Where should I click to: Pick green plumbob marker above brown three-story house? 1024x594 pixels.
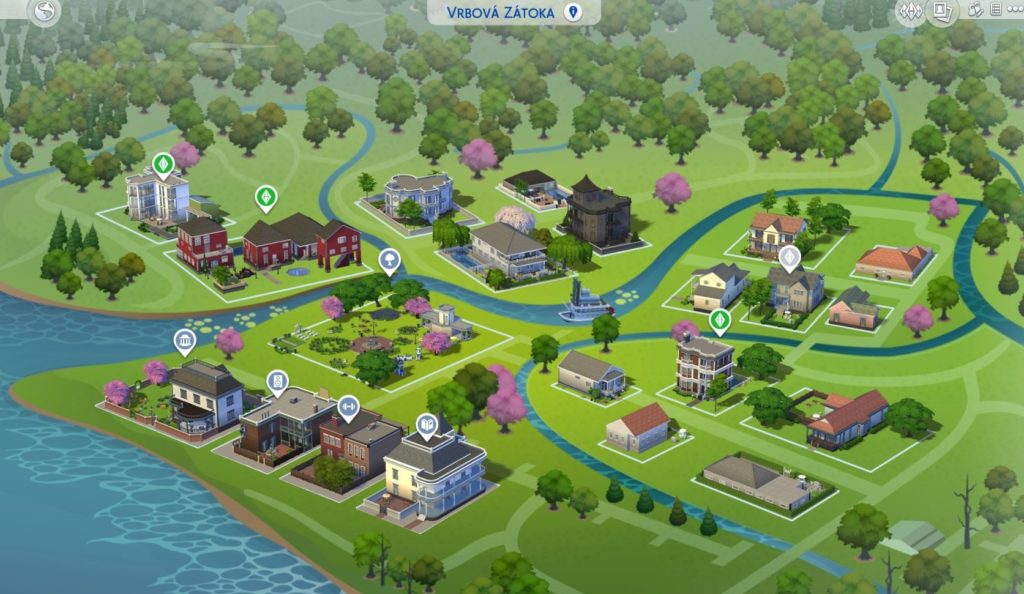coord(719,320)
